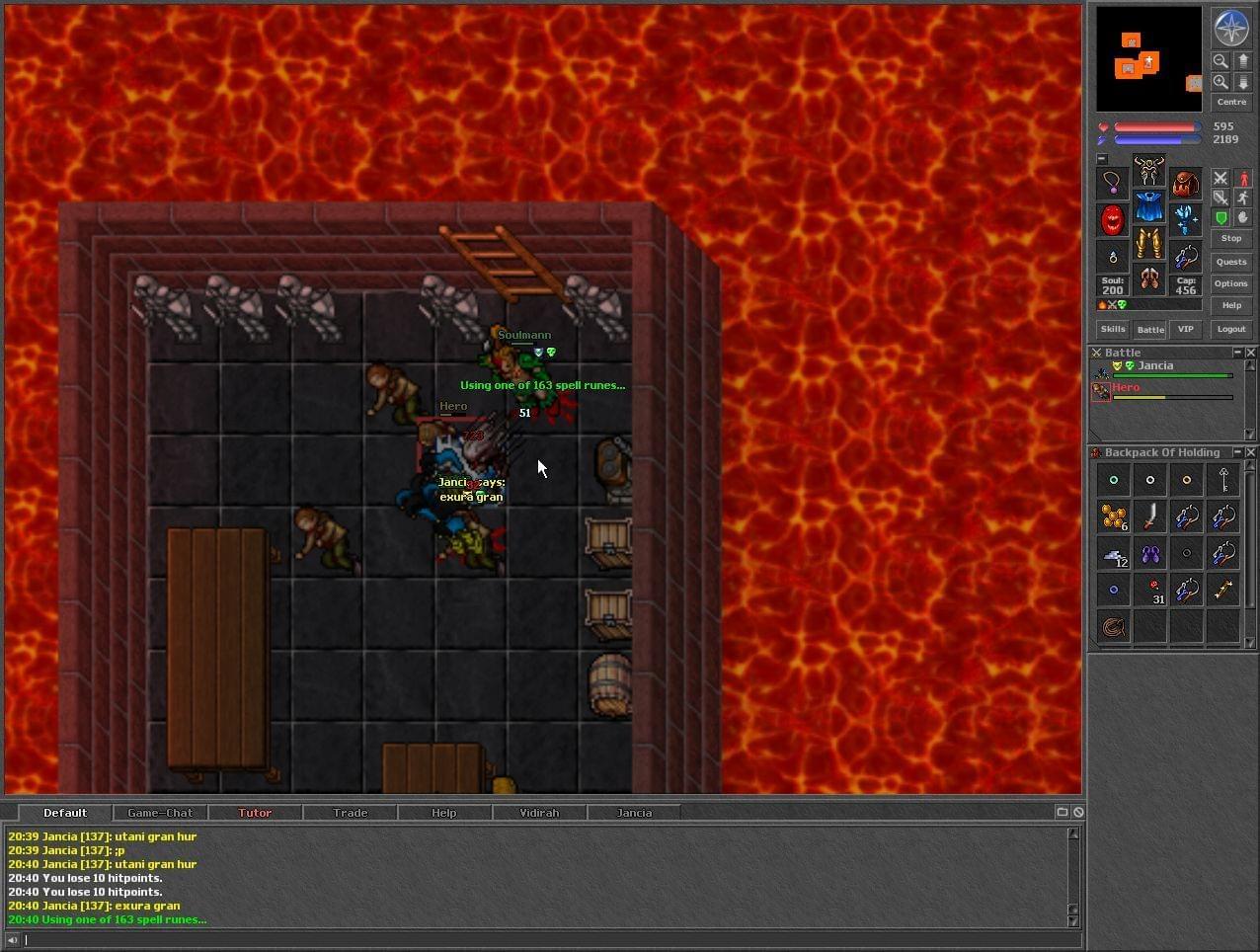This screenshot has width=1260, height=952.
Task: Select Hero in the Battle list
Action: 1126,388
